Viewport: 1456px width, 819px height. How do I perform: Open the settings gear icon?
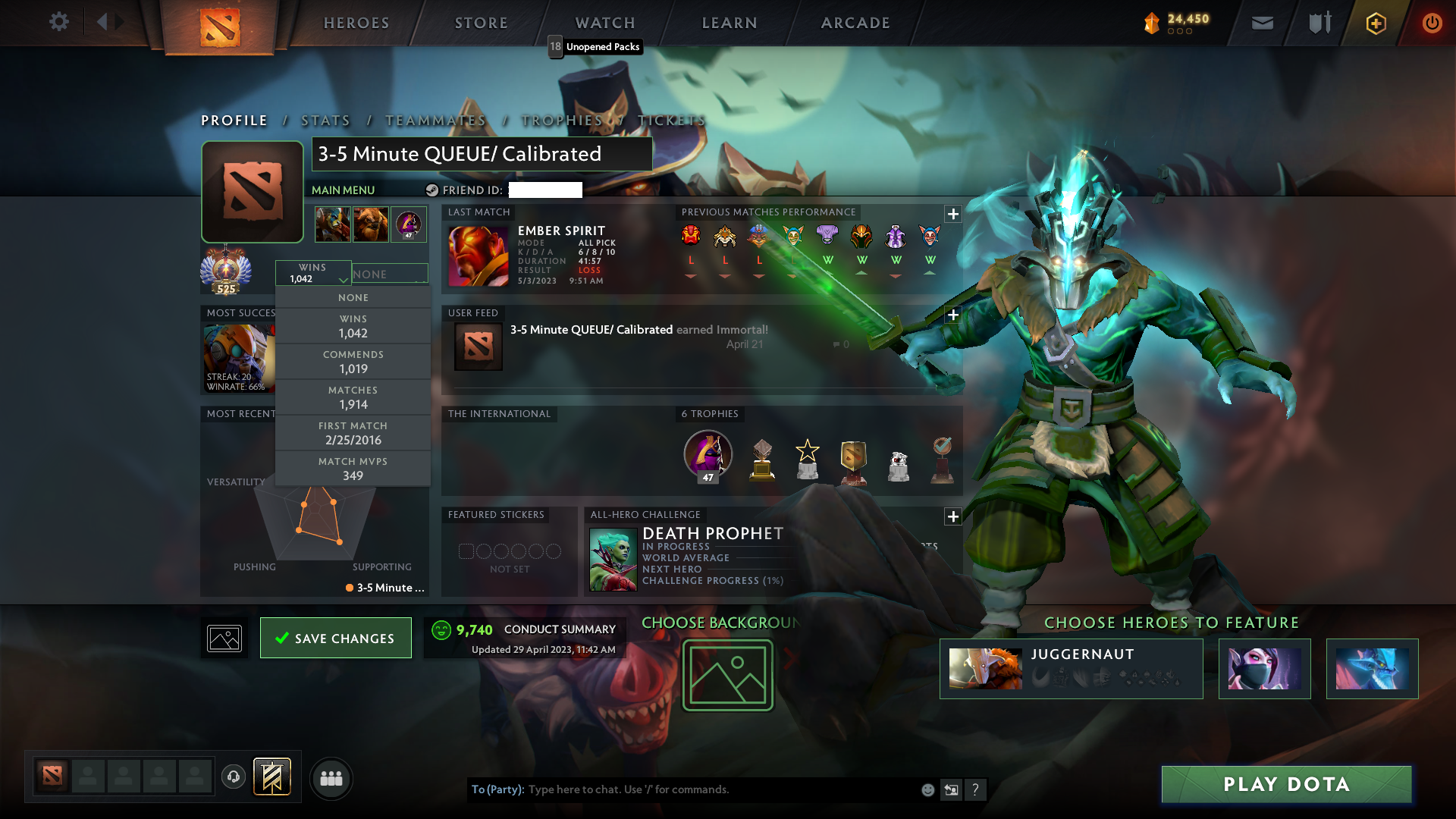(59, 22)
